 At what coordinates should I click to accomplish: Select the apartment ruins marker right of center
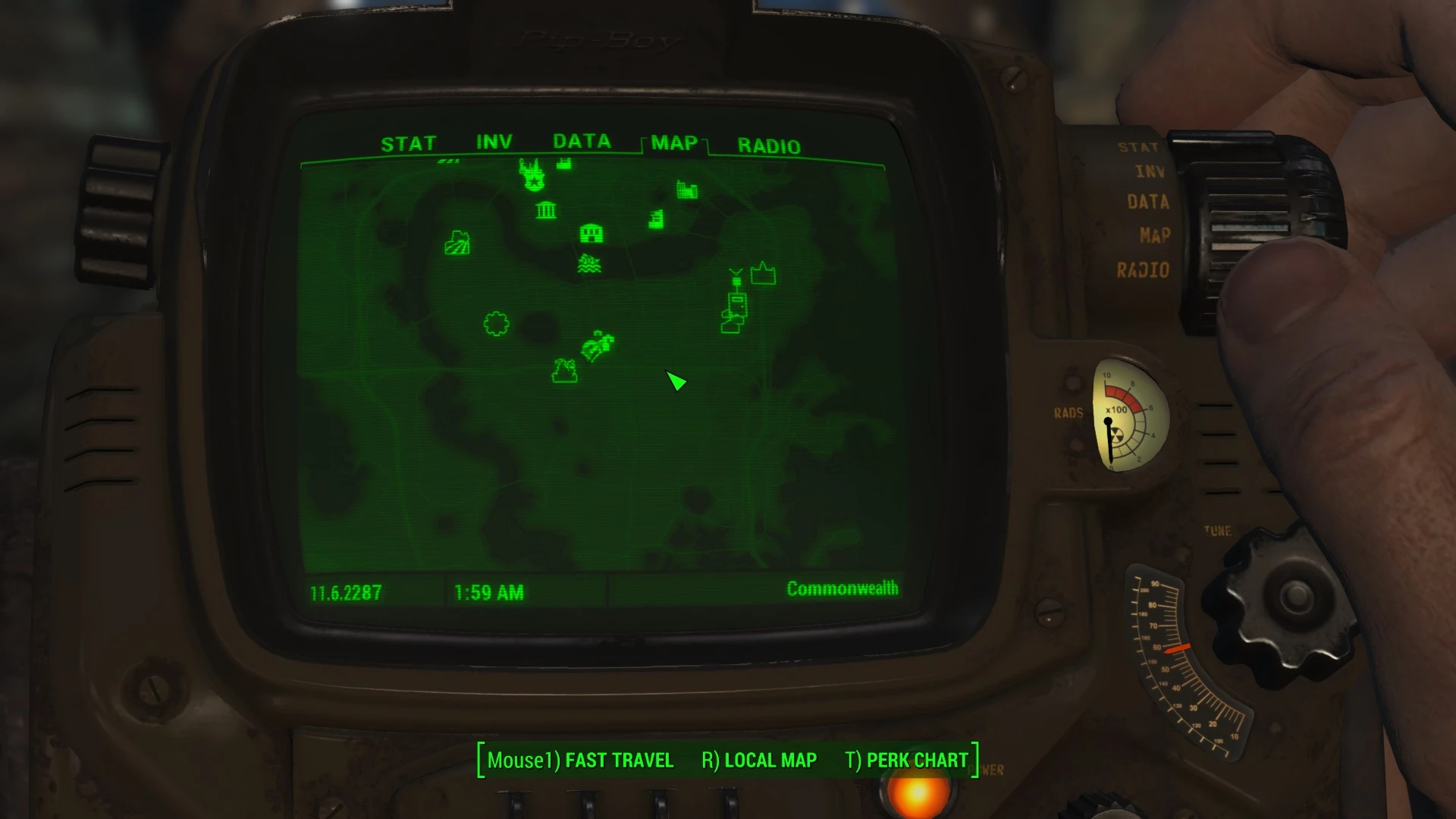coord(657,218)
